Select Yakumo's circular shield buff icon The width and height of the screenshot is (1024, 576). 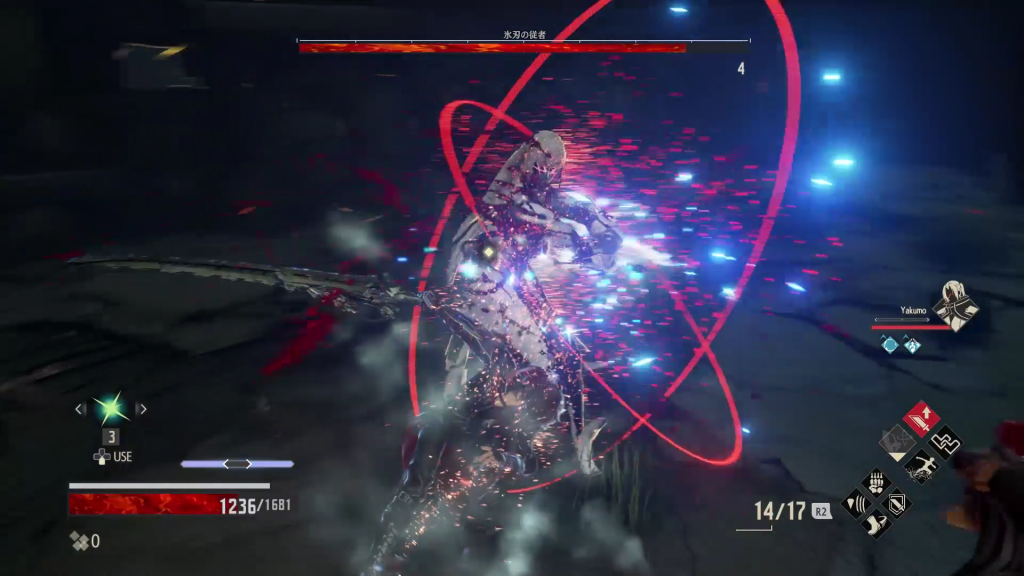pos(889,344)
